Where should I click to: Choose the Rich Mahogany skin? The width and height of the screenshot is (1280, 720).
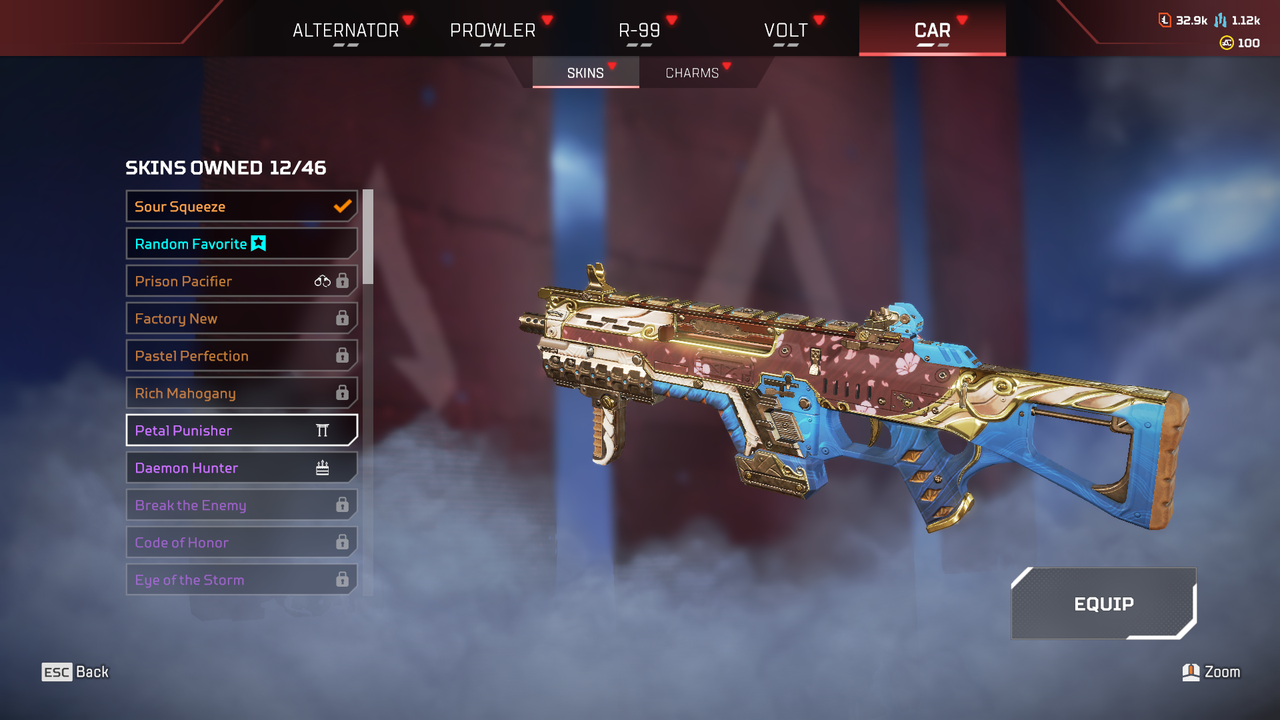(x=241, y=393)
